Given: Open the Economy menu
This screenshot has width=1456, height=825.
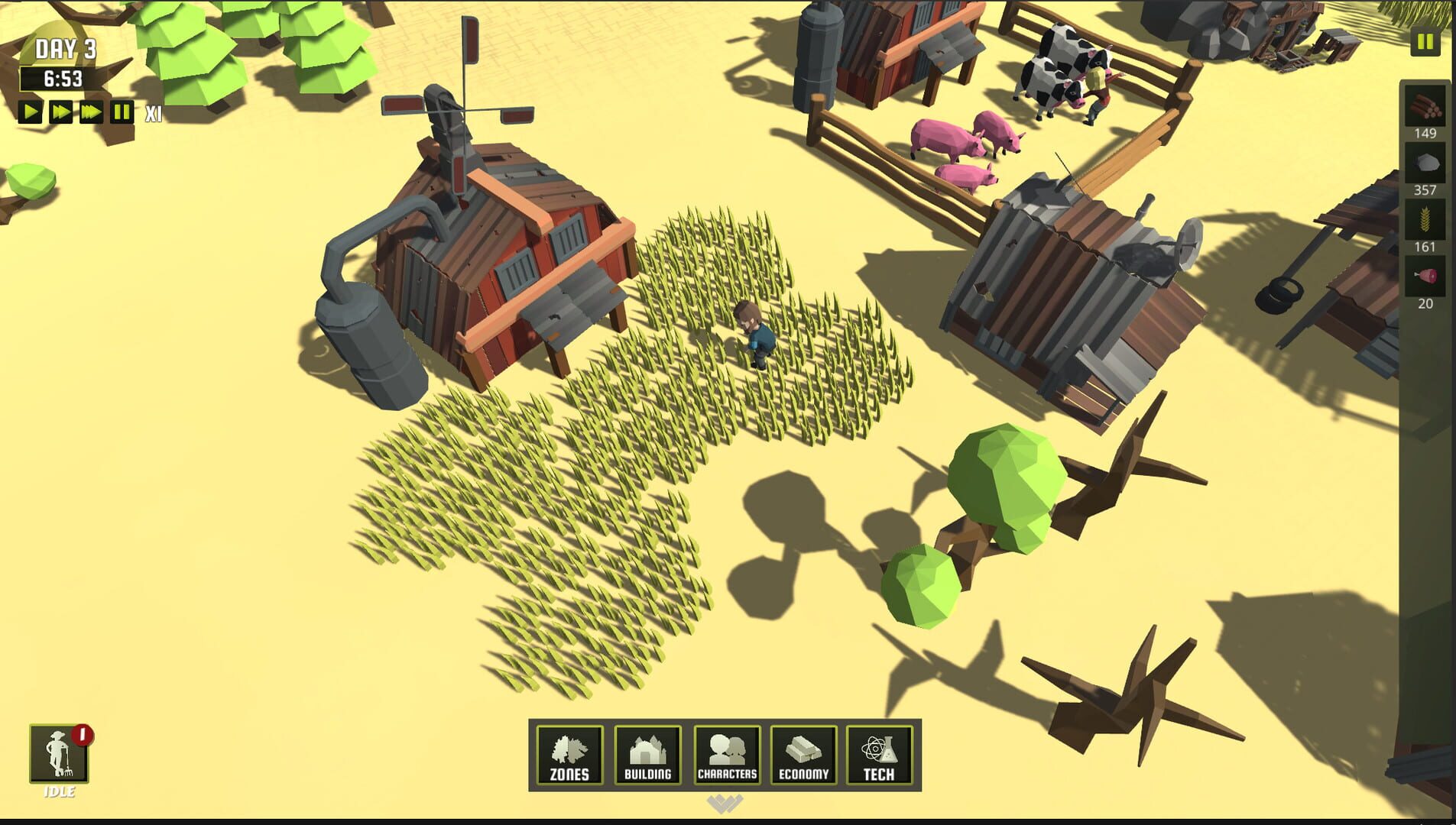Looking at the screenshot, I should point(804,755).
